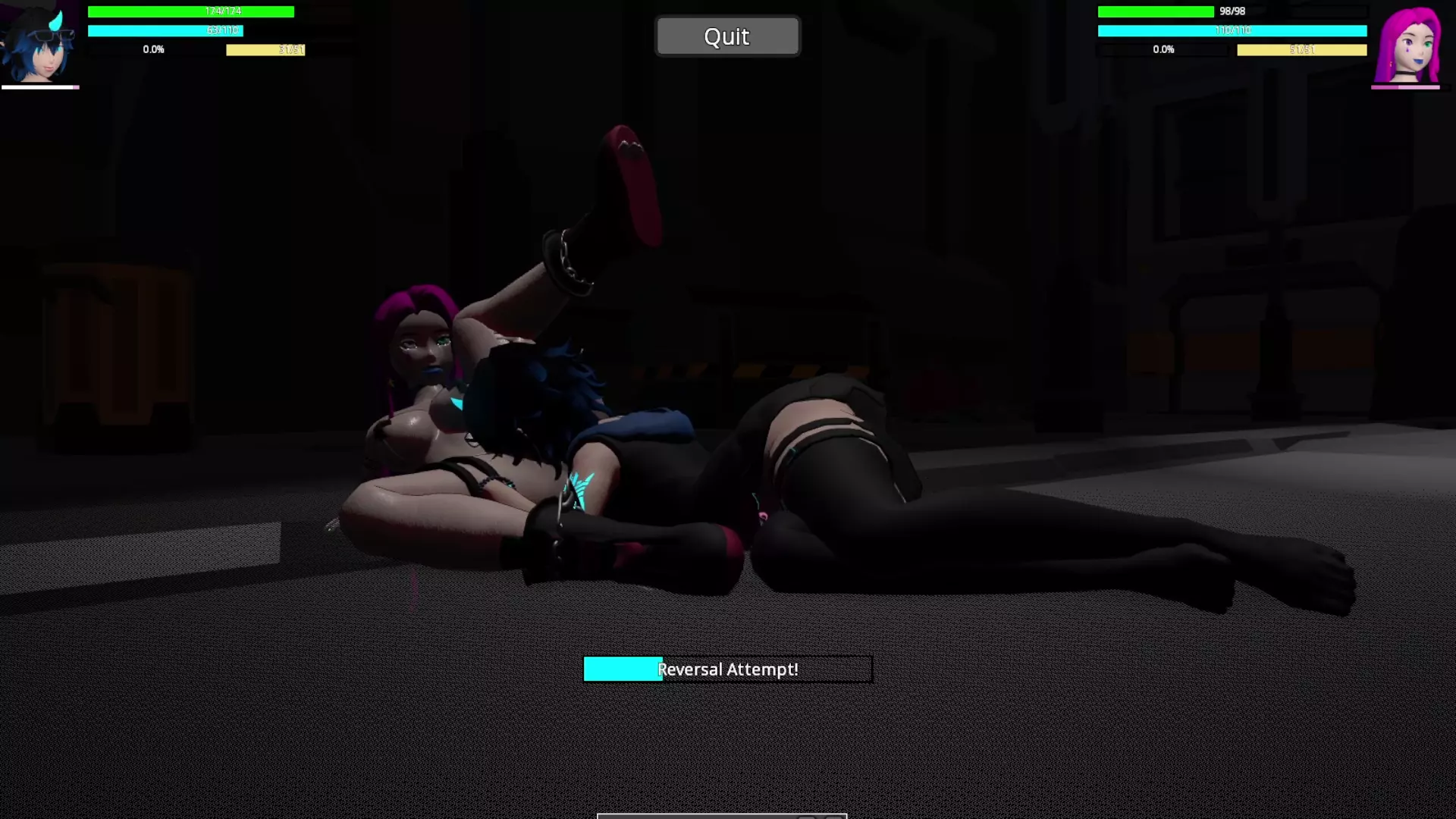Click the Quit button

(726, 36)
